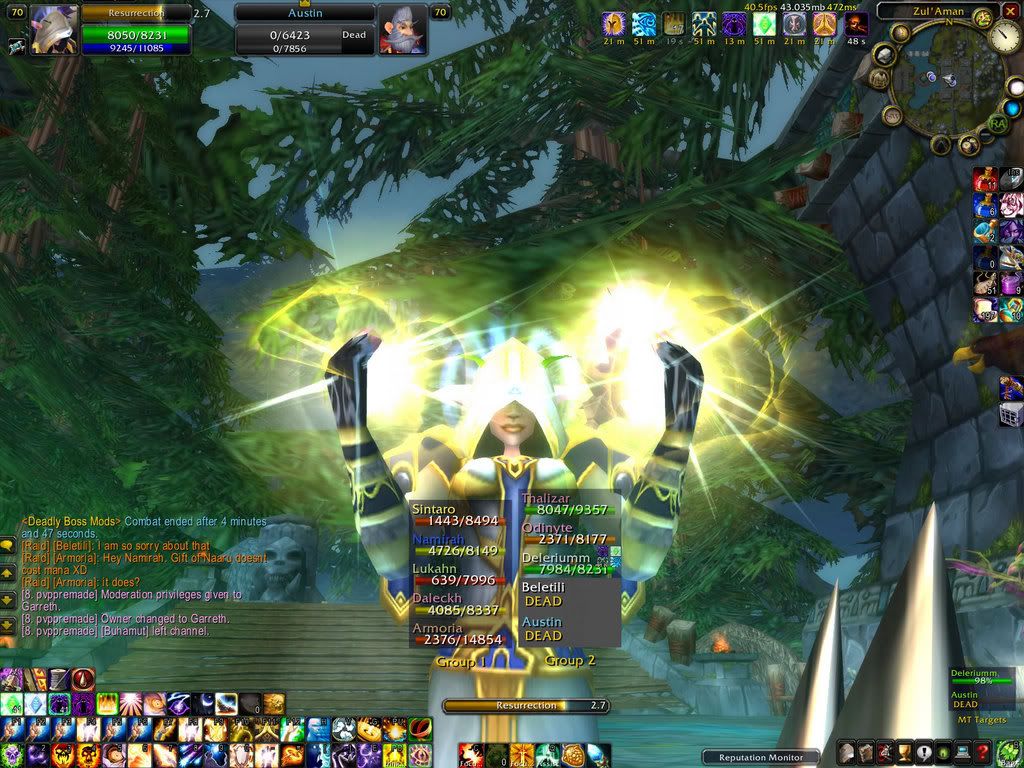Open the backpack at the bottom-right corner

1011,752
